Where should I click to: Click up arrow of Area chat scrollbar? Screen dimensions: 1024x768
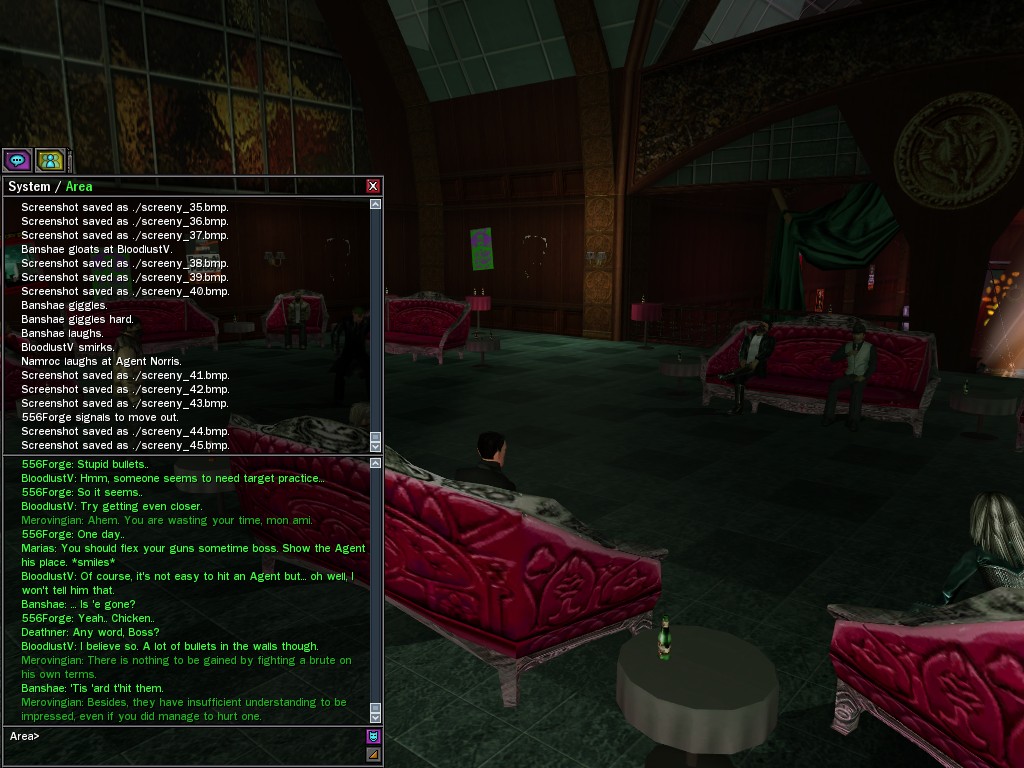click(376, 464)
